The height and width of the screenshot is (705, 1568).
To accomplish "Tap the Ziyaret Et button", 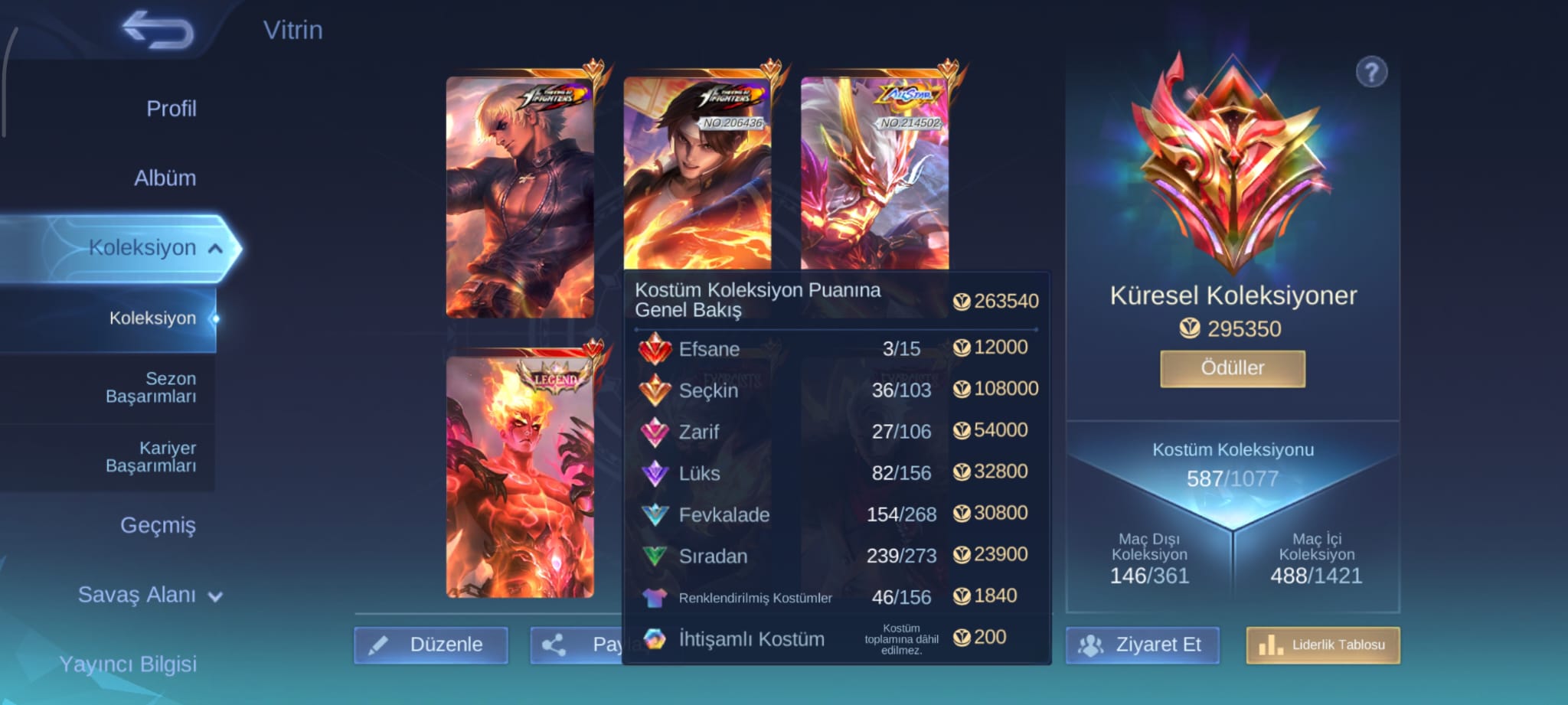I will [x=1142, y=645].
